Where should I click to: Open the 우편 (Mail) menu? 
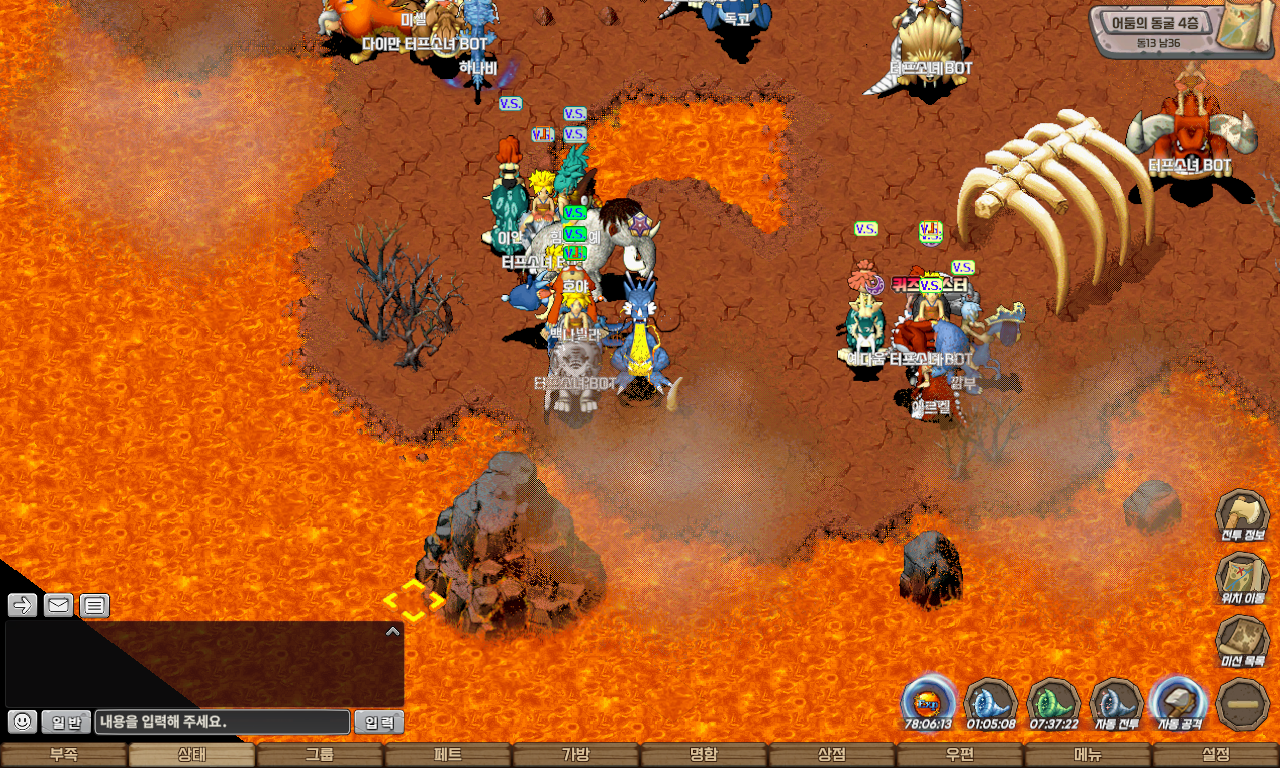(x=960, y=755)
